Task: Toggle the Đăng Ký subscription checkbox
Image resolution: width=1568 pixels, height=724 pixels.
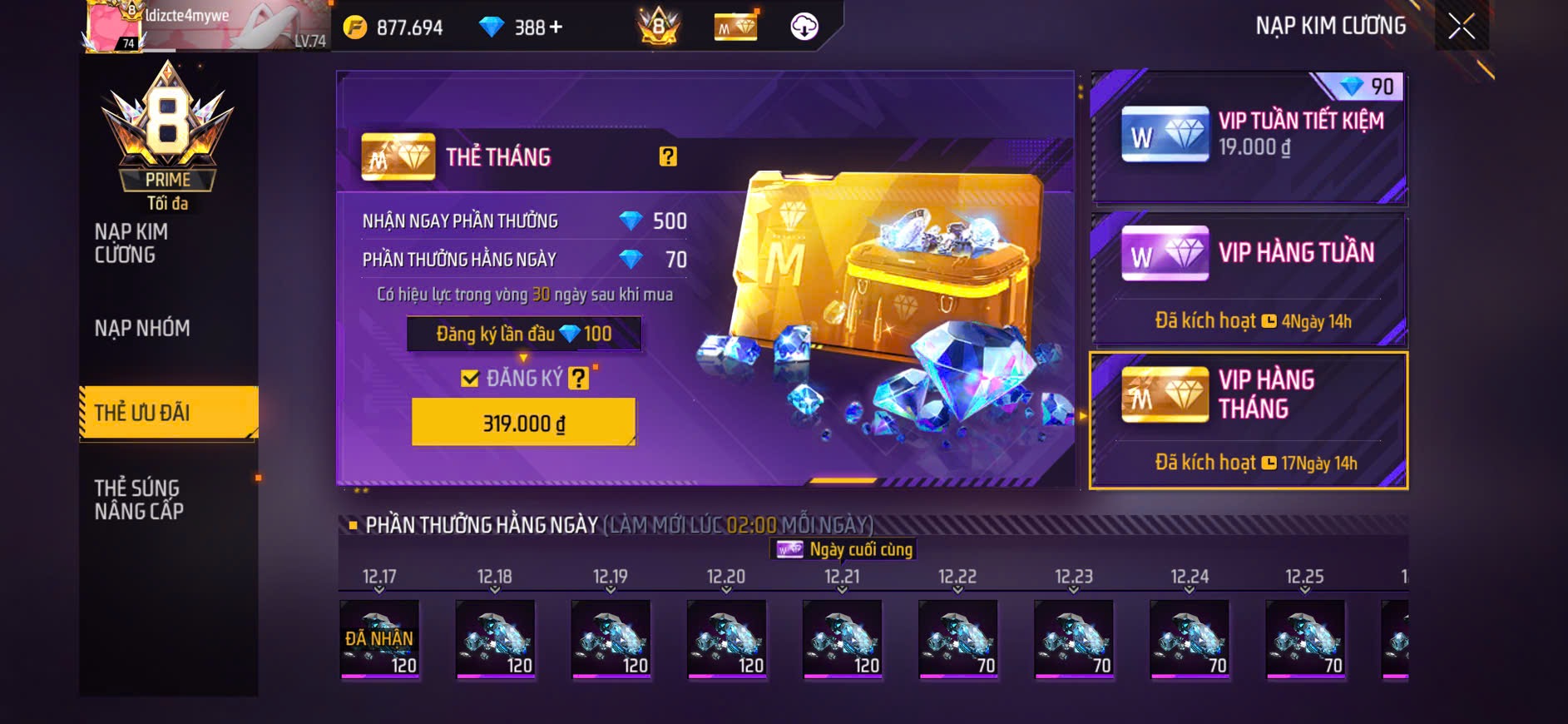Action: tap(470, 379)
